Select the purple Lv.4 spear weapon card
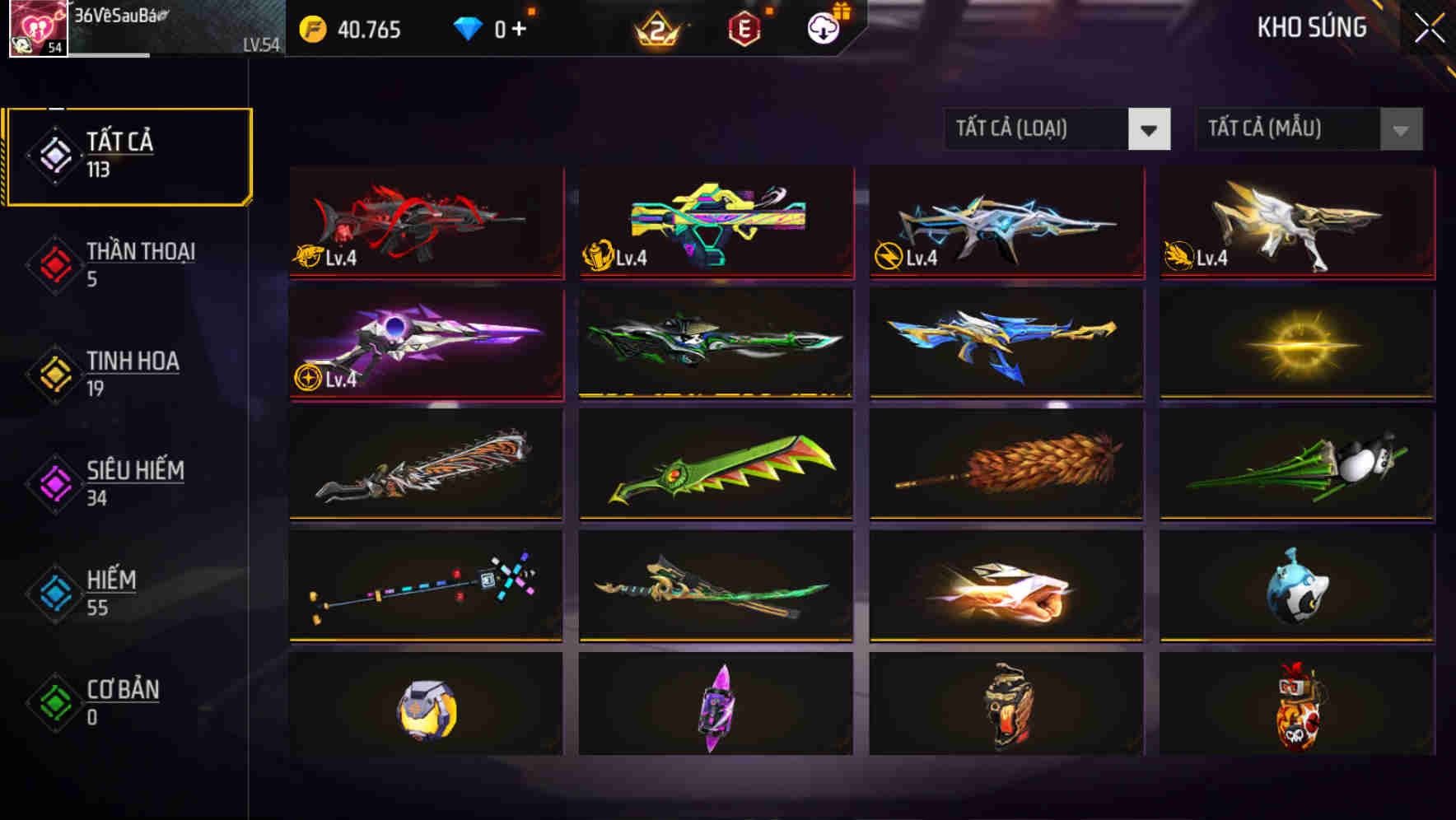 [425, 343]
